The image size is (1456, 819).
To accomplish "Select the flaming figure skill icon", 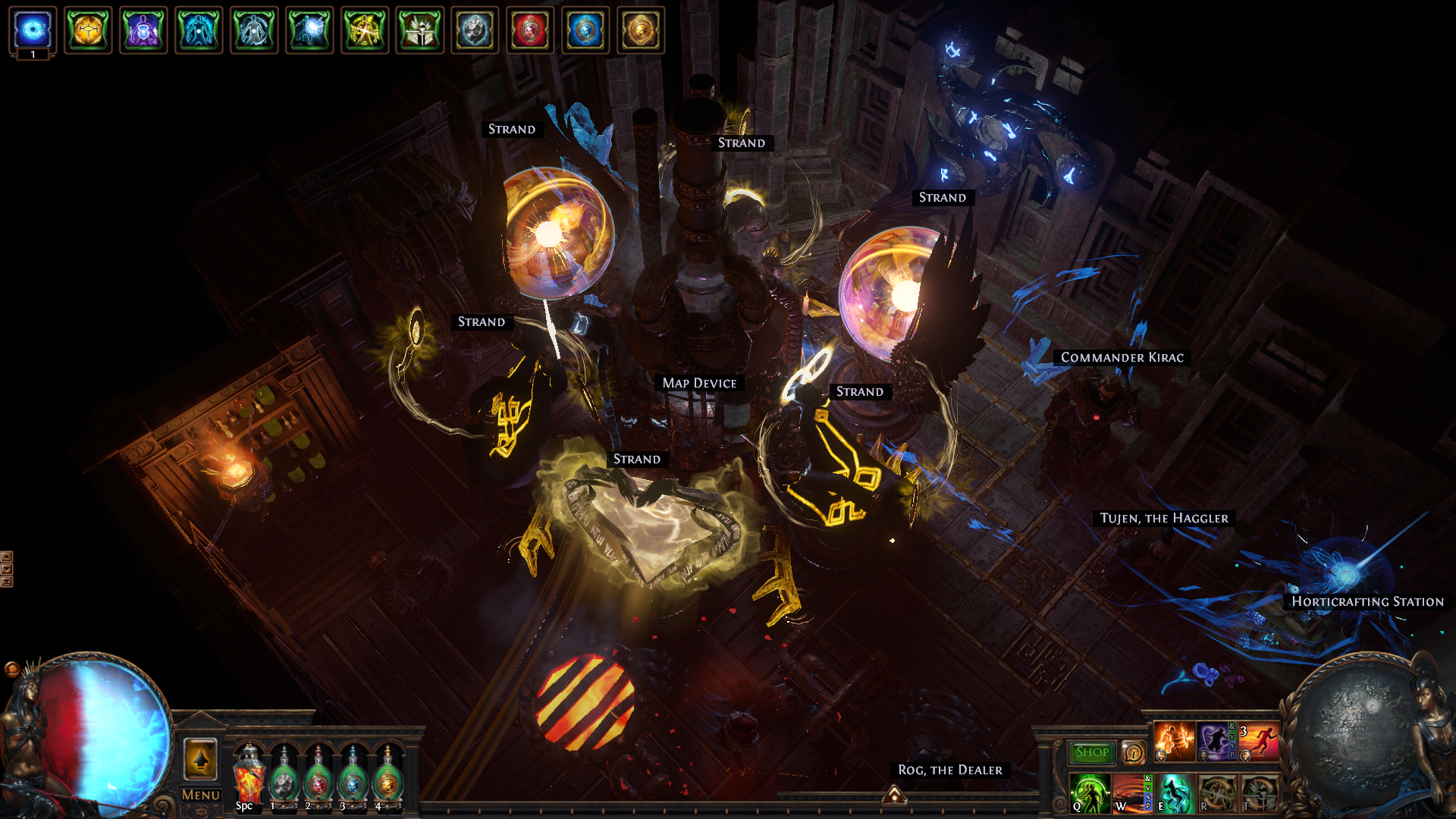I will [x=1174, y=741].
